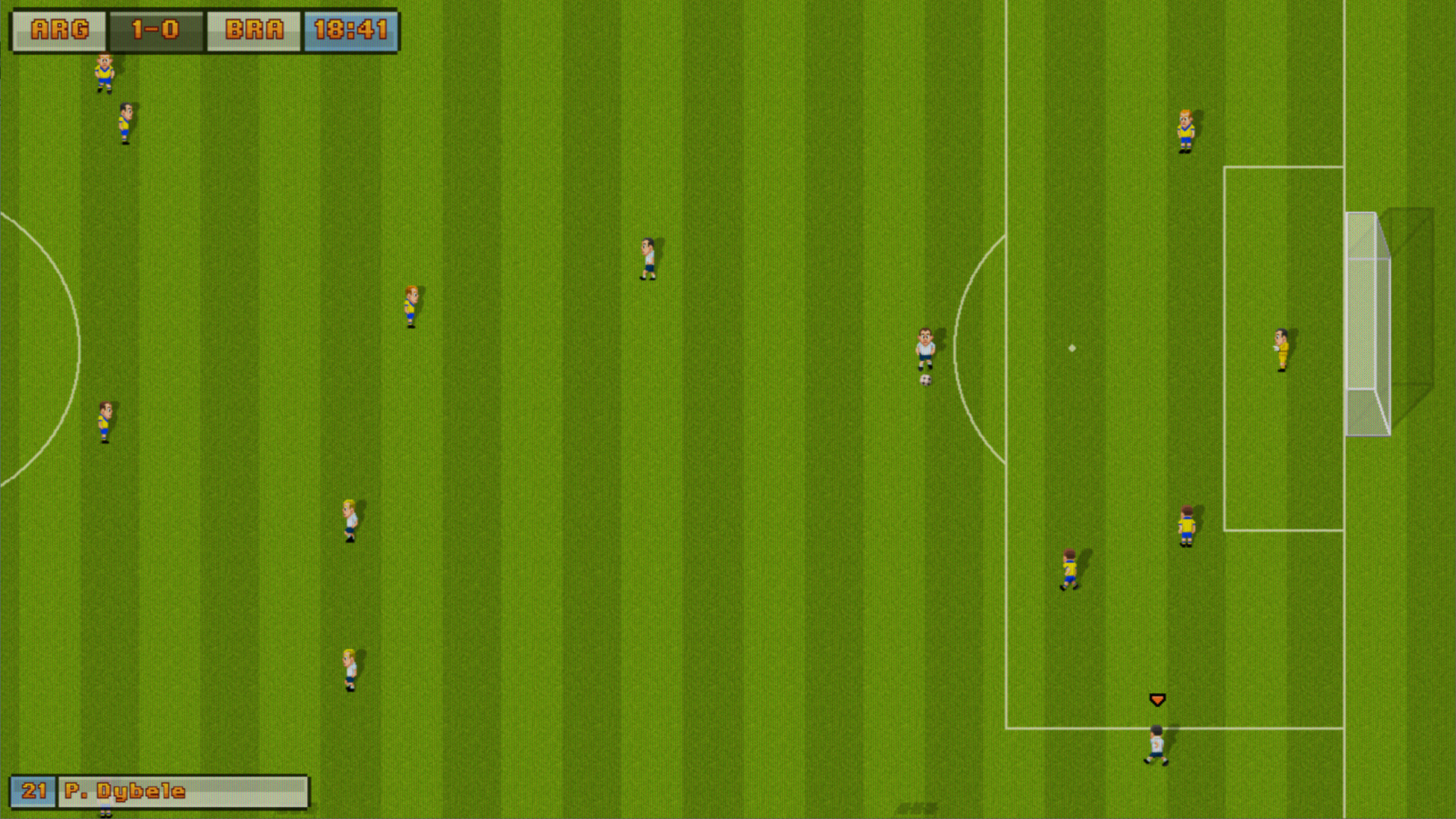1456x819 pixels.
Task: Click the small dot at the centre spot
Action: pyautogui.click(x=1071, y=347)
